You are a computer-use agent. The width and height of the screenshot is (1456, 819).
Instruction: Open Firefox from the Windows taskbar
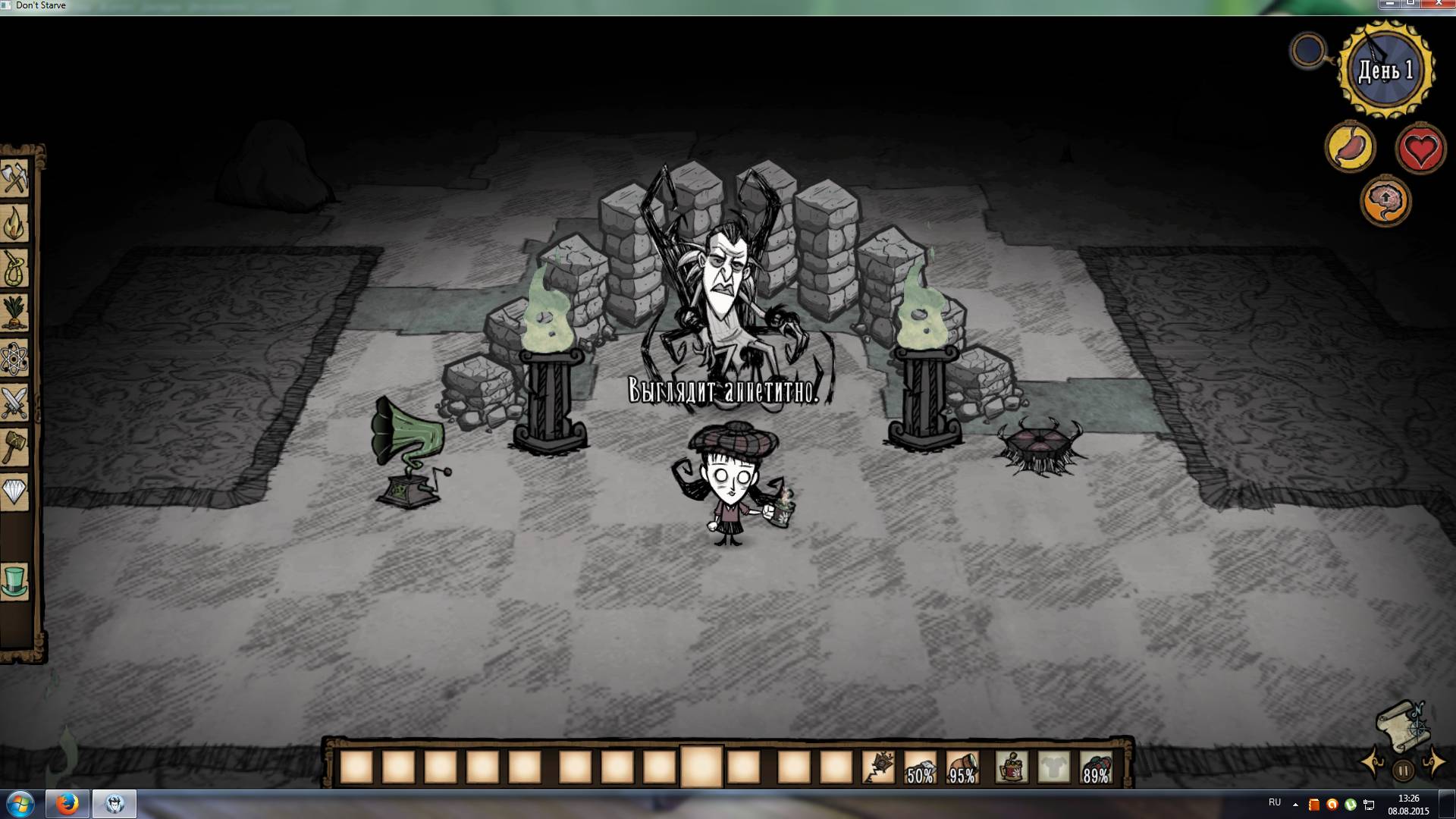click(x=67, y=803)
